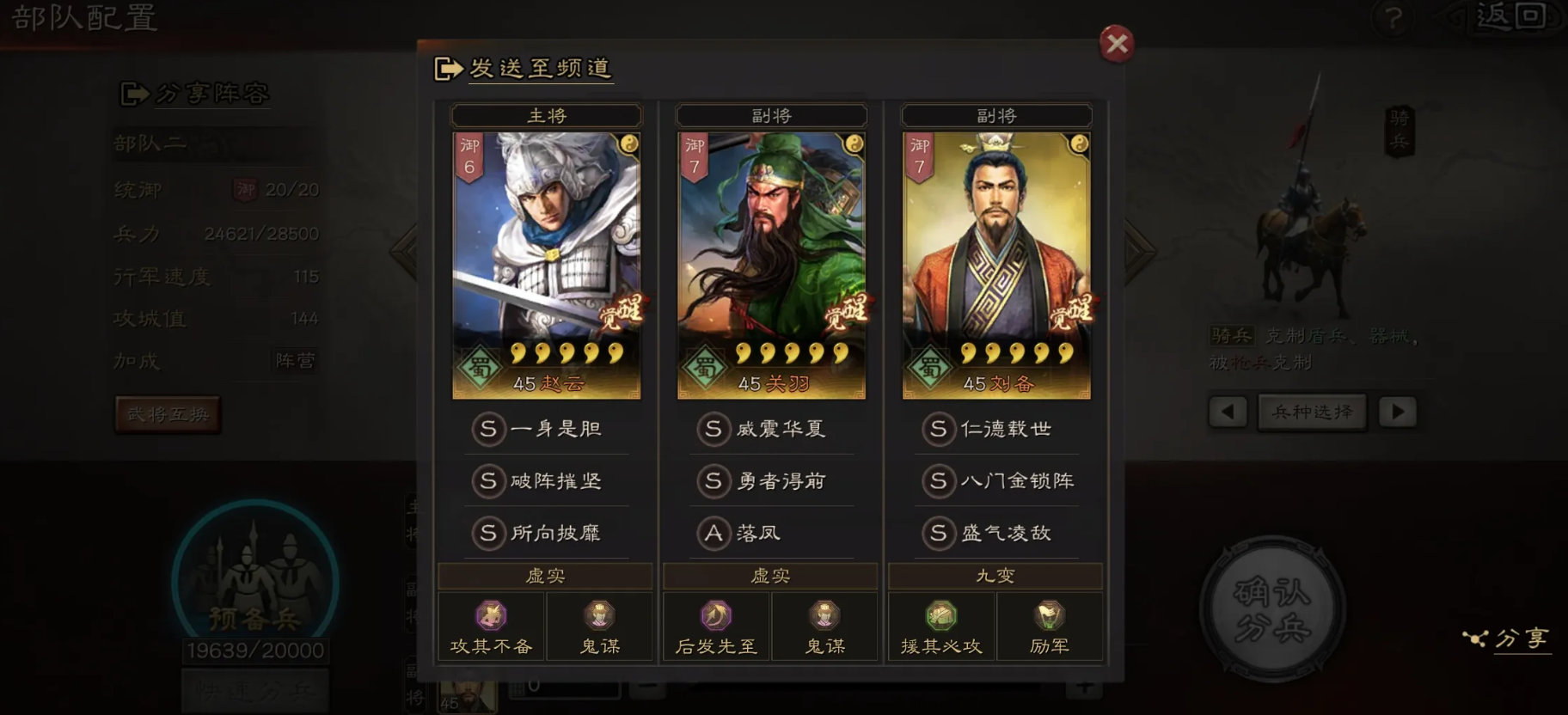The image size is (1568, 715).
Task: Tap the 攻其不备 tactic icon
Action: click(x=491, y=616)
